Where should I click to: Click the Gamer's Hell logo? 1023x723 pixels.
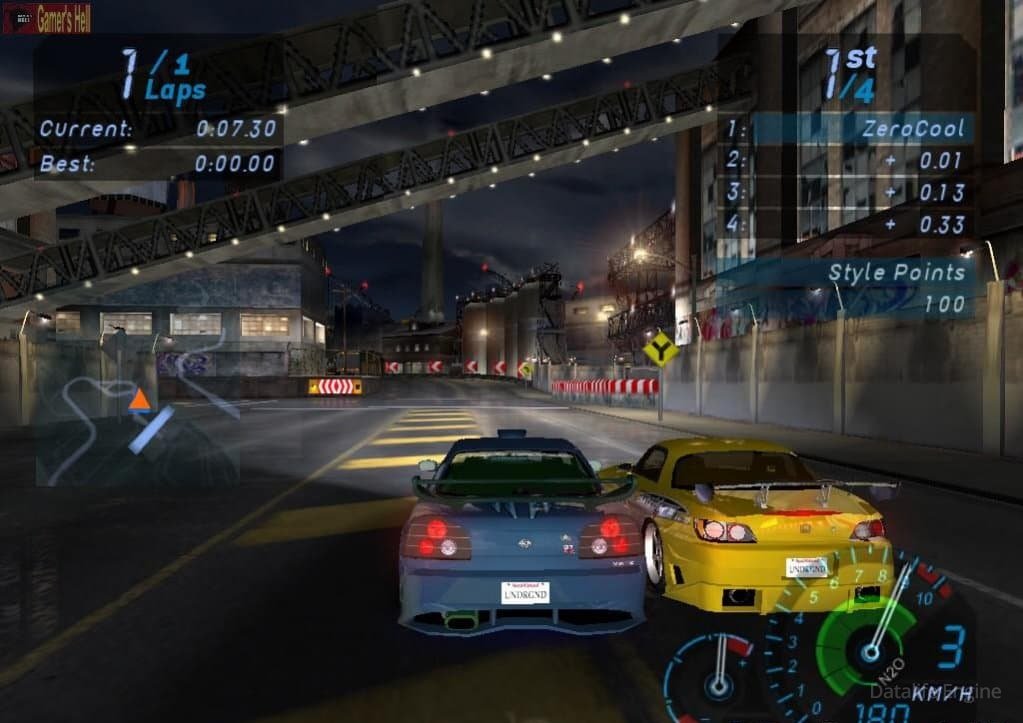(47, 18)
